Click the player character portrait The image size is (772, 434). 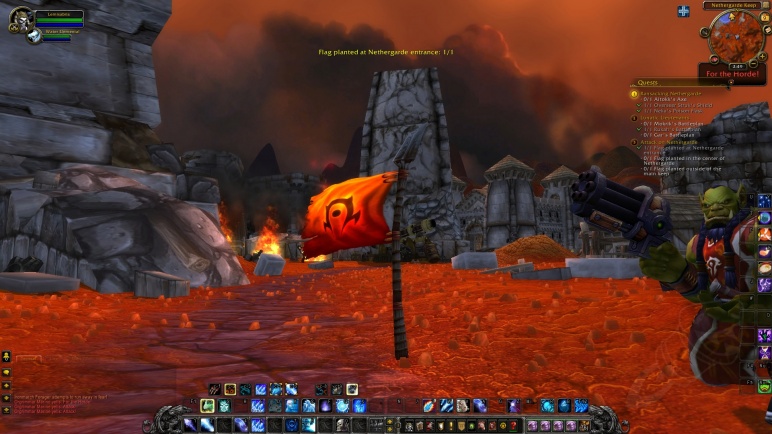click(x=21, y=18)
